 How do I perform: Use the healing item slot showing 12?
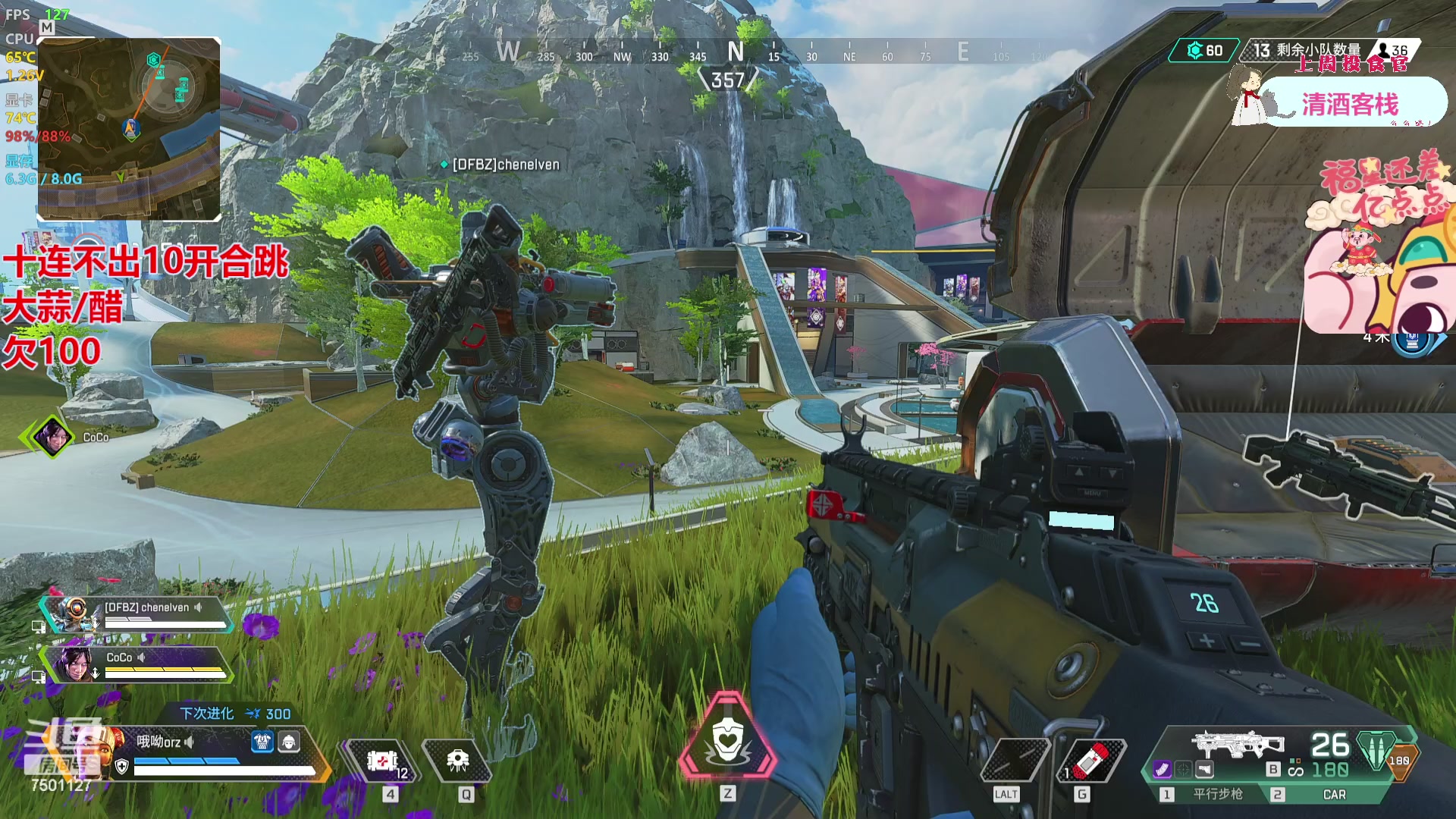click(x=383, y=761)
